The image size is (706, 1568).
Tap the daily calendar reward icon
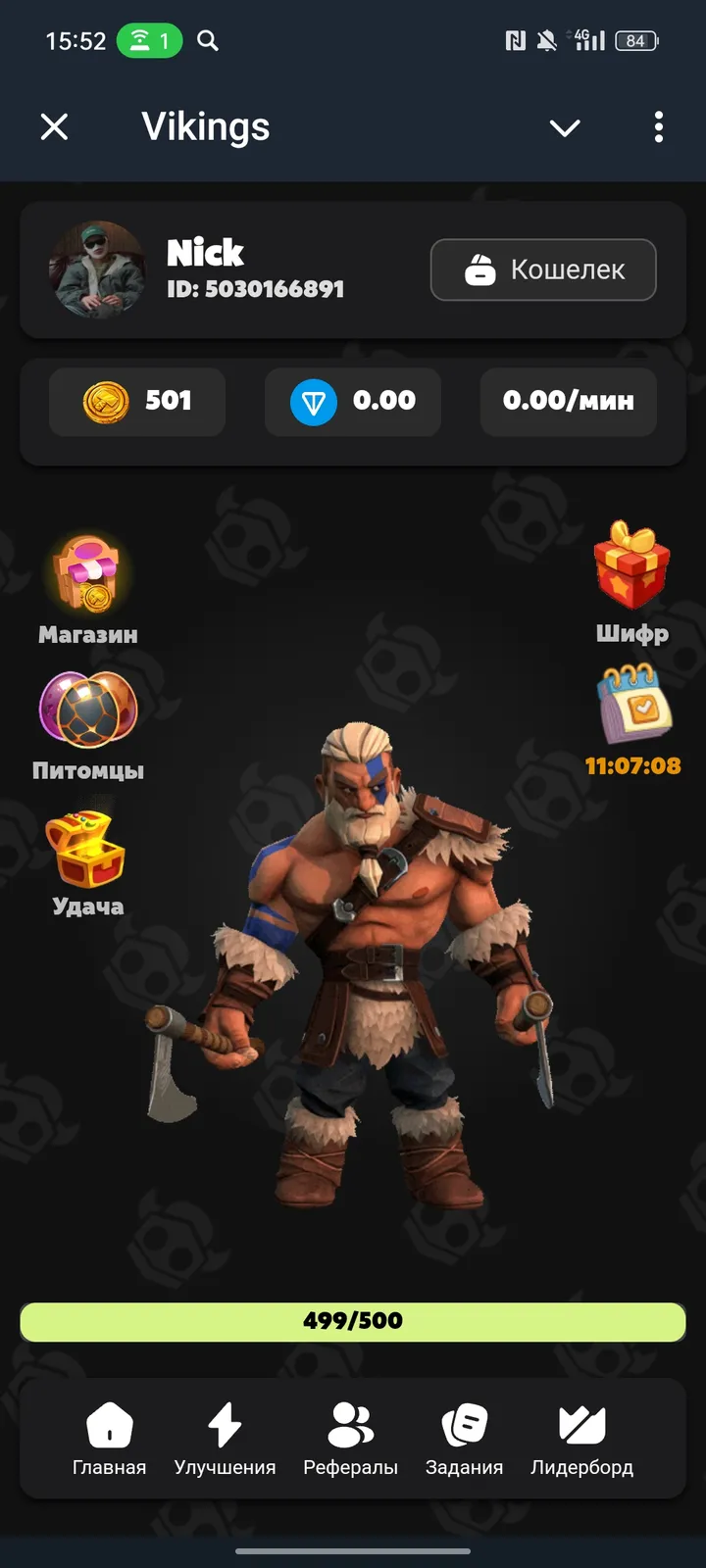pos(633,704)
